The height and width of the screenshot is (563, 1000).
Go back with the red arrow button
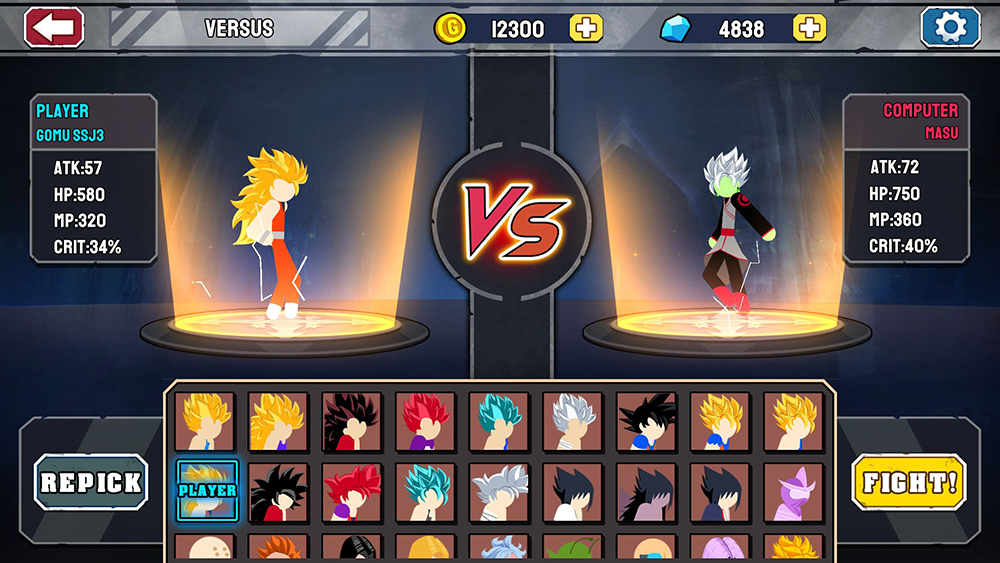[x=54, y=27]
